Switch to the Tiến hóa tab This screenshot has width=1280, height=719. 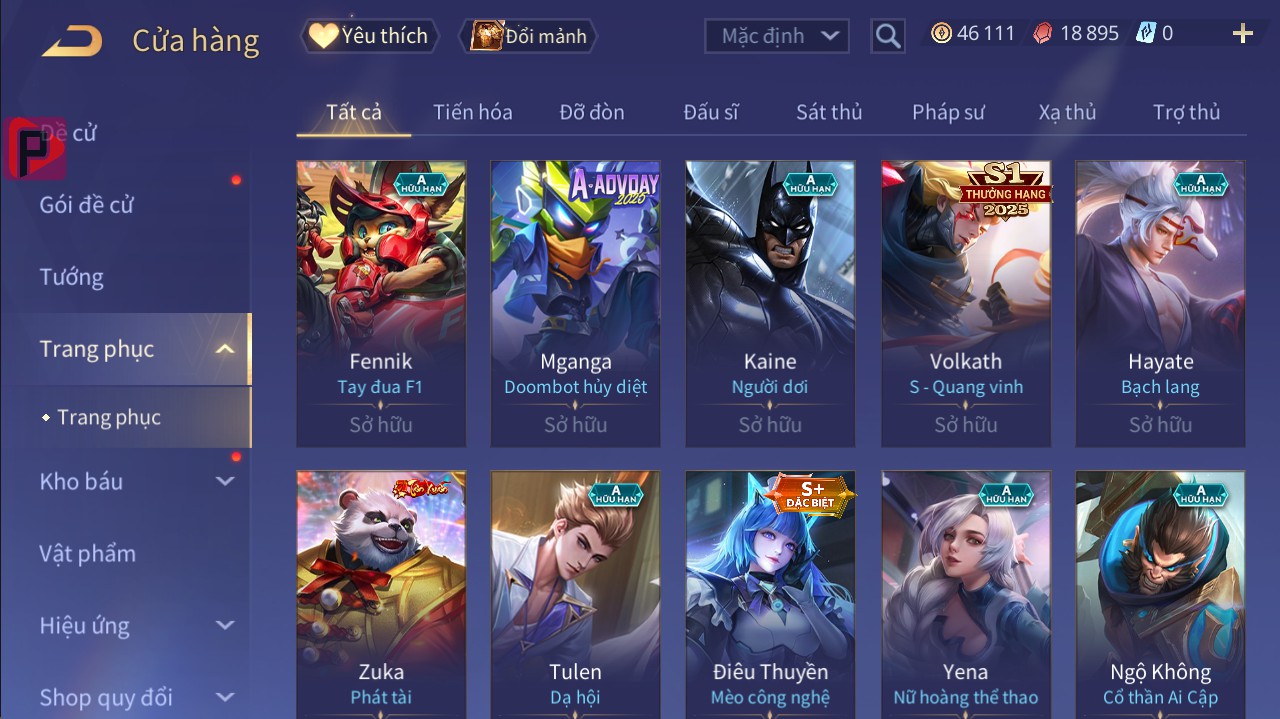(x=472, y=112)
